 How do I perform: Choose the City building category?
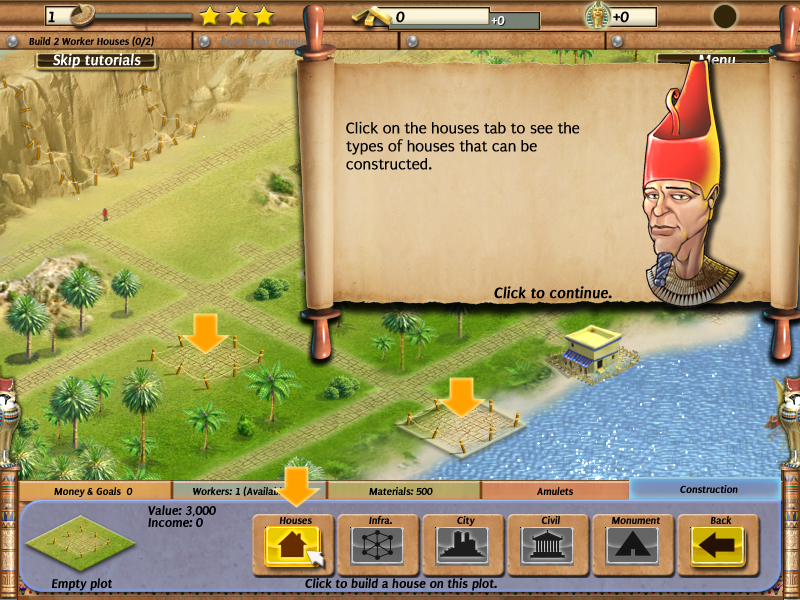click(x=463, y=544)
